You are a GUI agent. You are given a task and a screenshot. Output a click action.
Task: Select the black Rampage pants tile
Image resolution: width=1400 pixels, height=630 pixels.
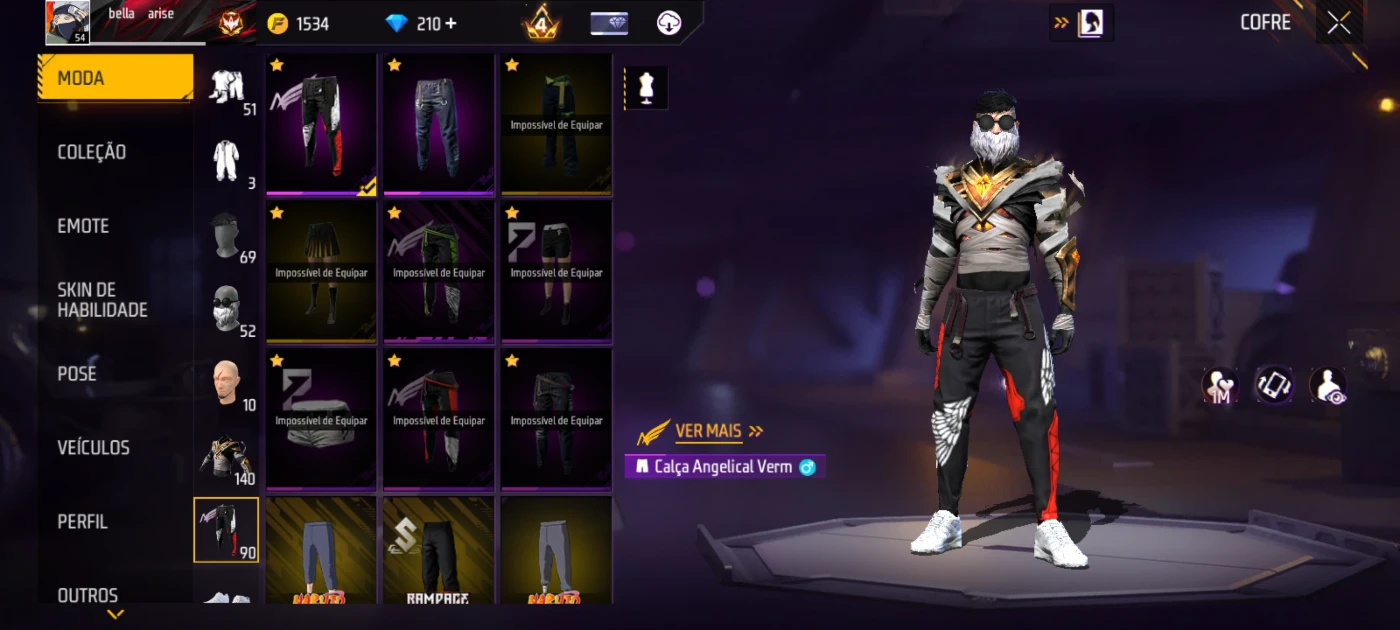click(x=439, y=552)
